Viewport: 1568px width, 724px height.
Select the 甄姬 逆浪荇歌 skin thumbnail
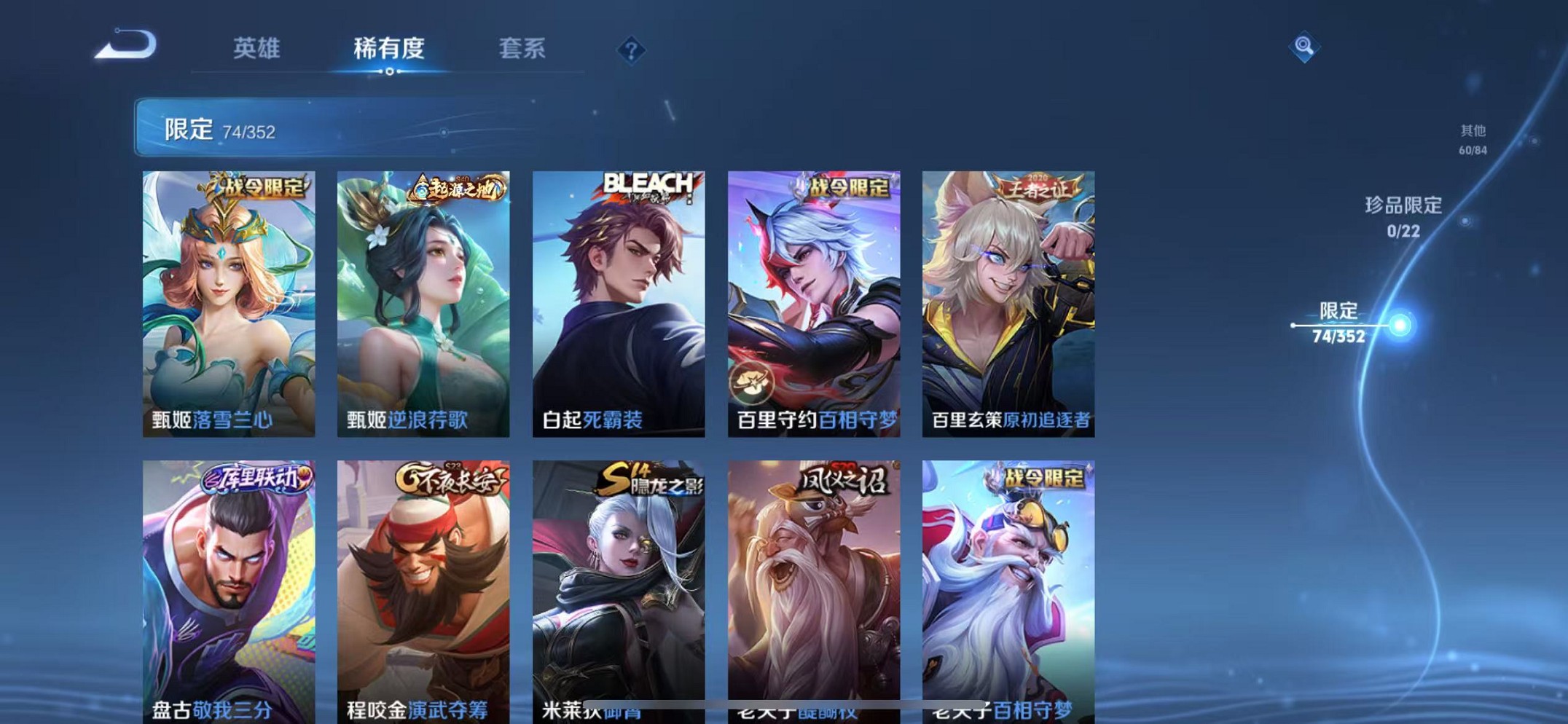[x=423, y=302]
